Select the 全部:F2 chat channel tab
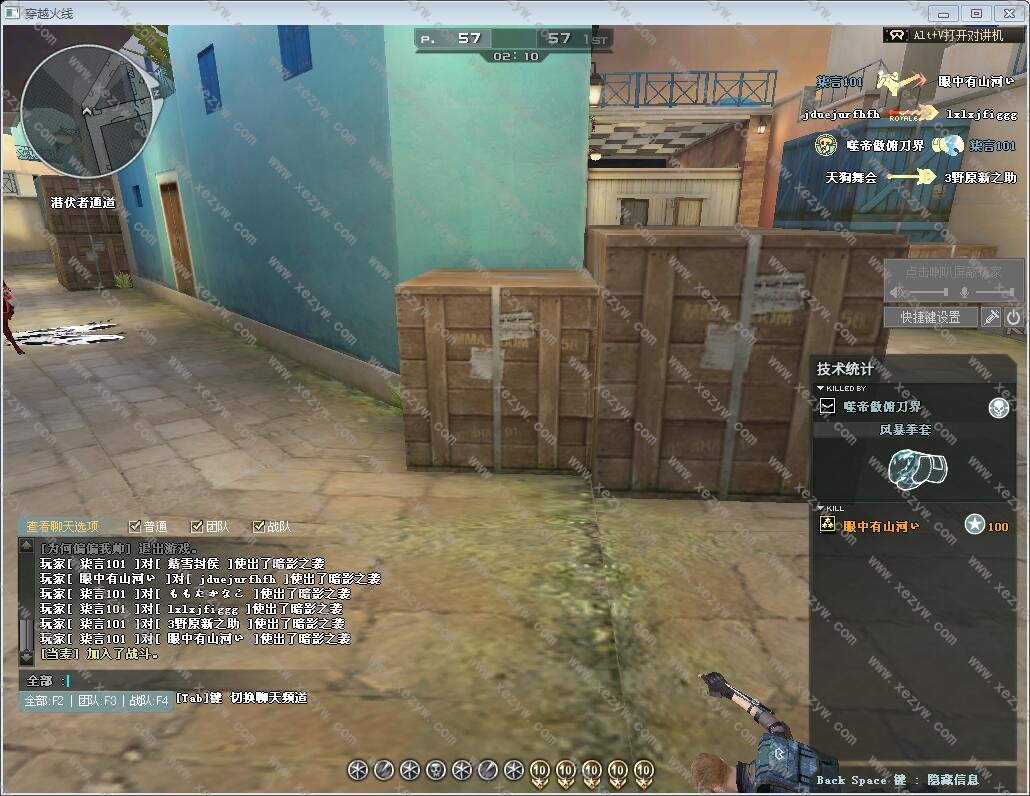1030x796 pixels. 44,700
